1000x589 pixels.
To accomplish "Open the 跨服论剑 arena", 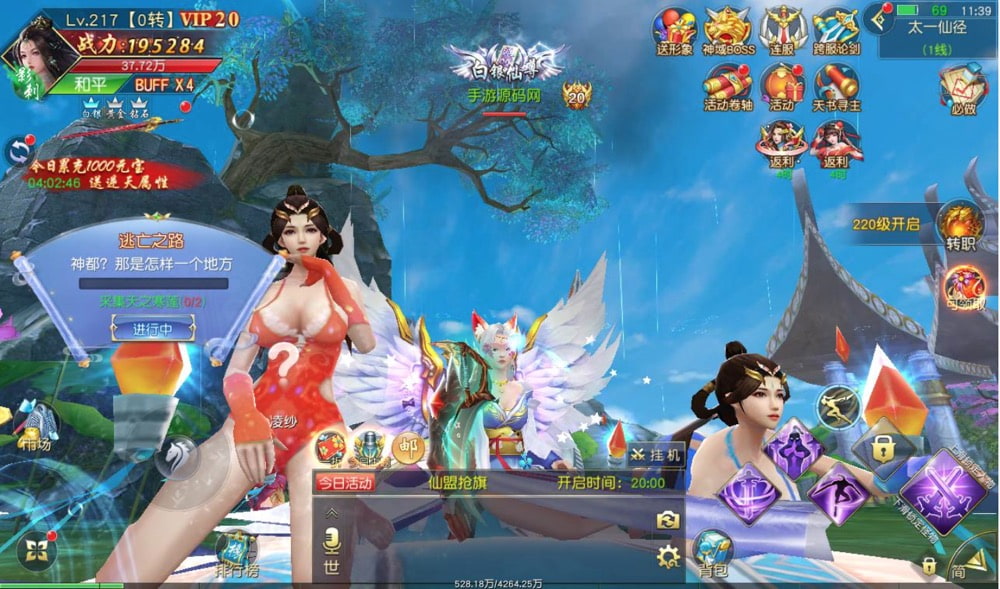I will coord(835,30).
